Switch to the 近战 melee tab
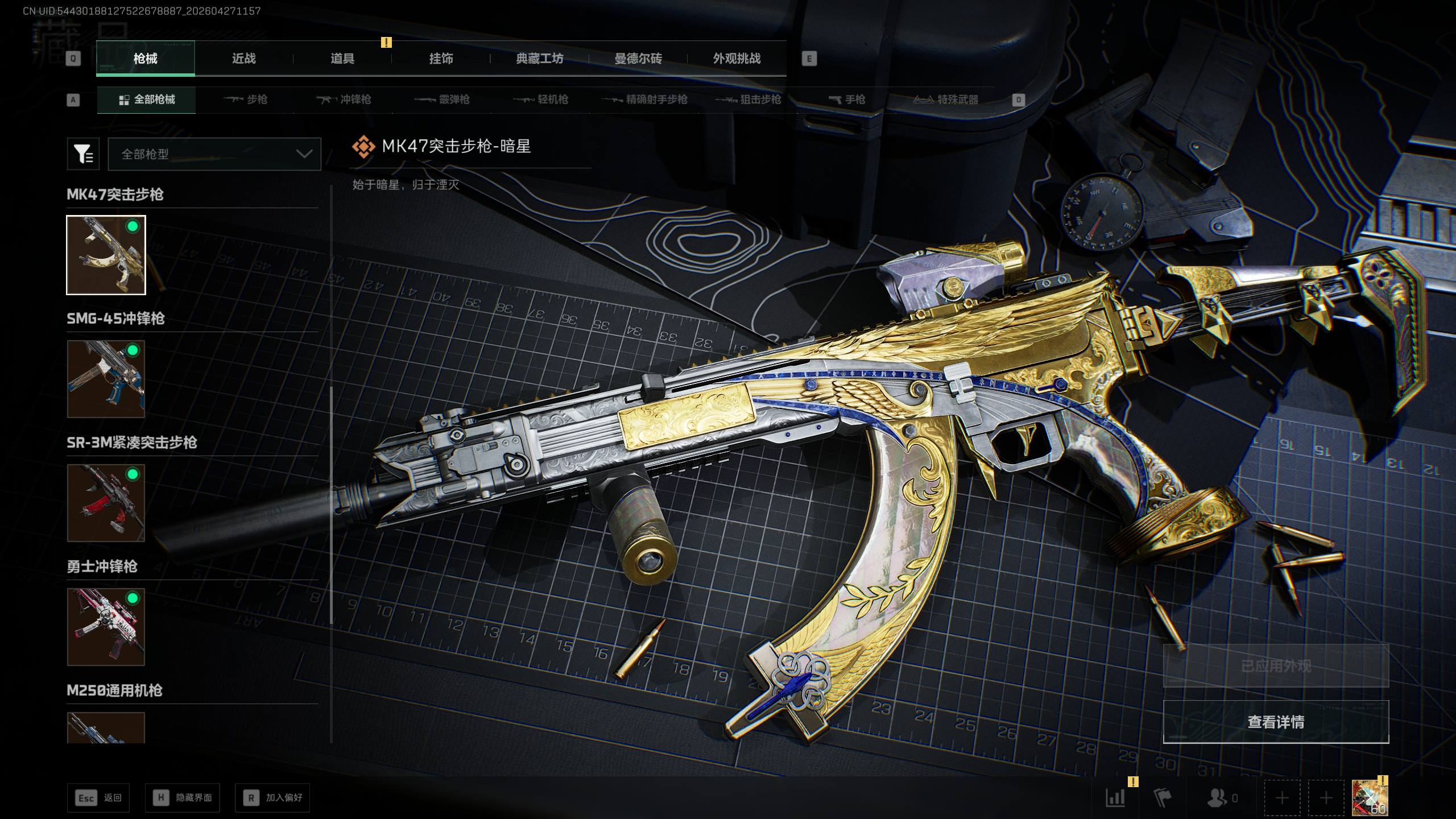Image resolution: width=1456 pixels, height=819 pixels. click(244, 59)
